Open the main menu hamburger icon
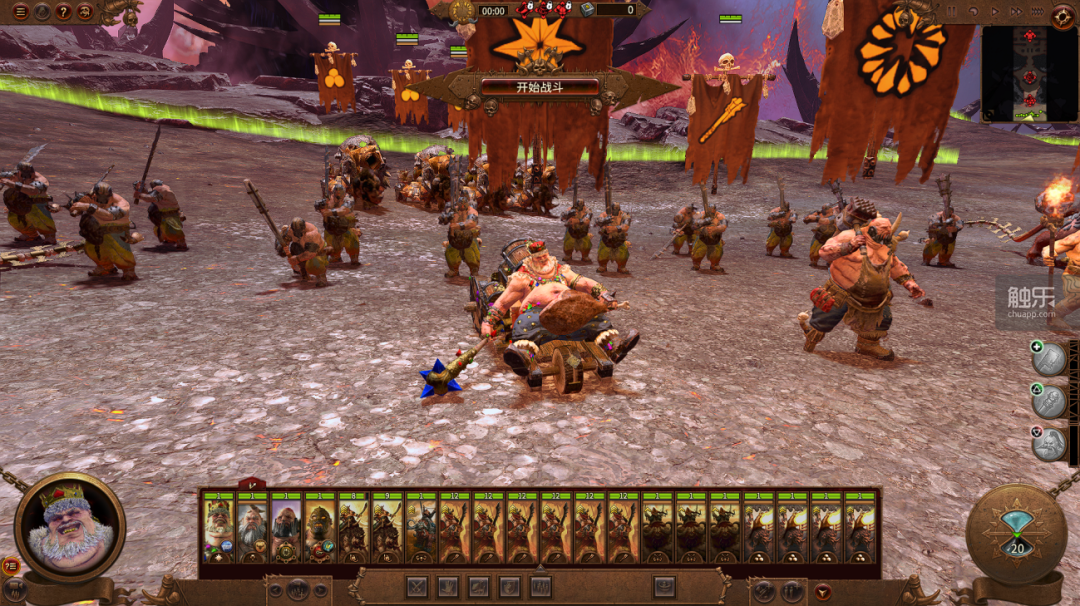This screenshot has width=1080, height=606. [x=20, y=12]
